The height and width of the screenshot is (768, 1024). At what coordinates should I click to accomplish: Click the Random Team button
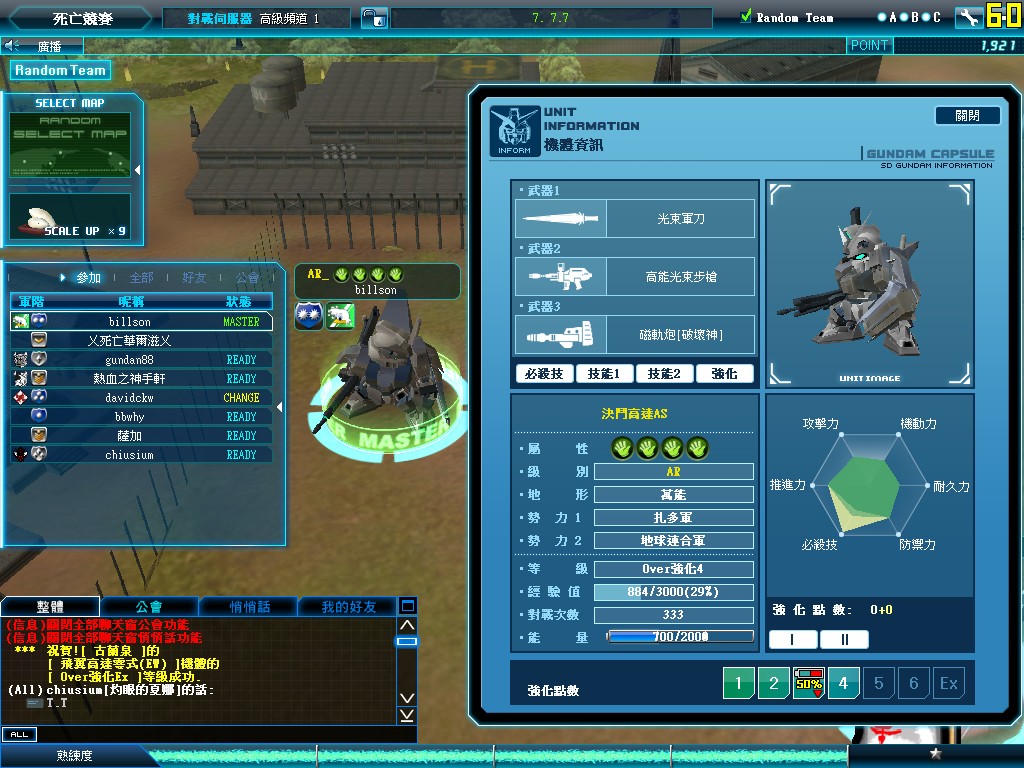[x=60, y=70]
